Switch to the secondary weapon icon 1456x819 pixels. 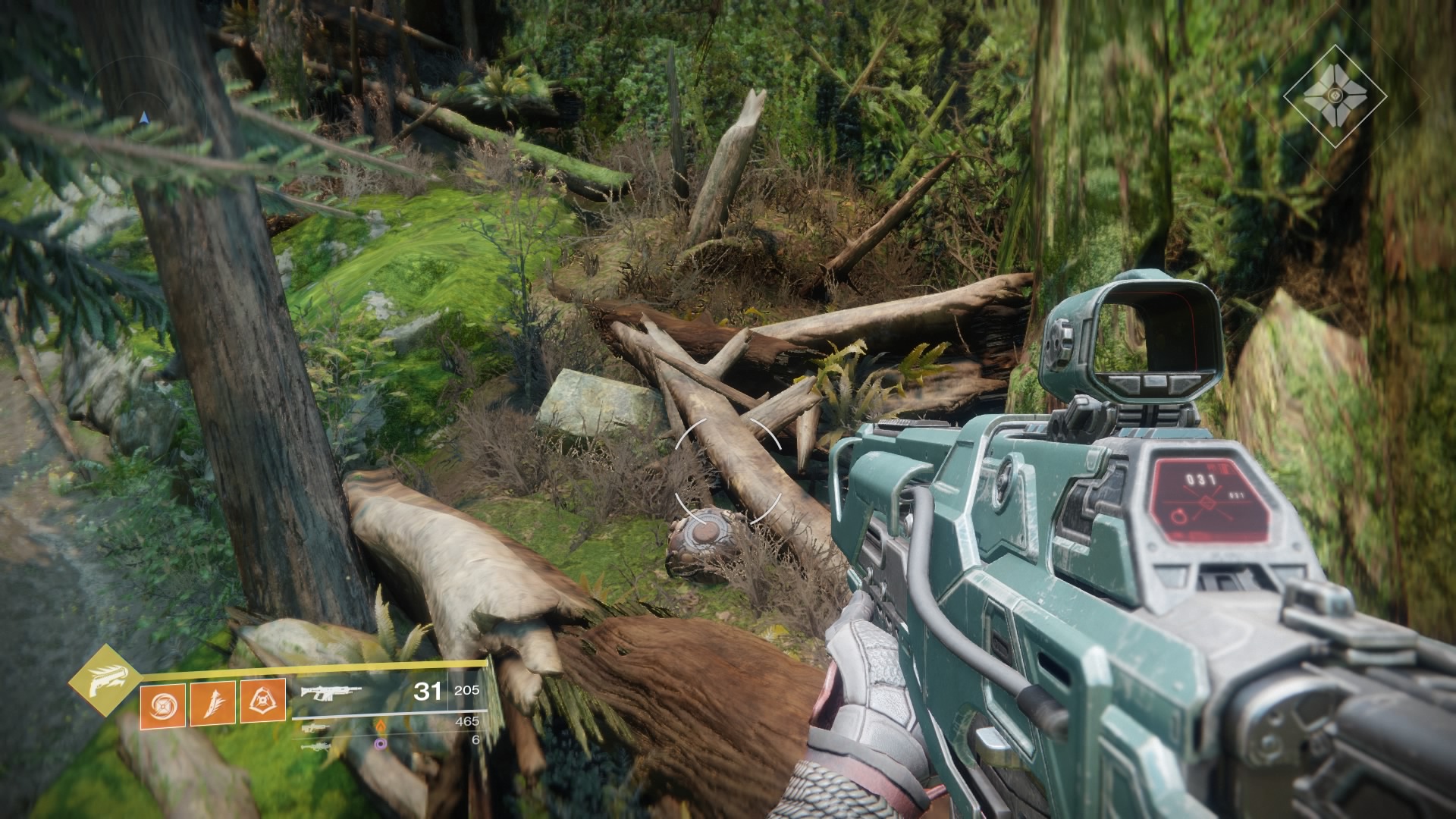tap(315, 729)
